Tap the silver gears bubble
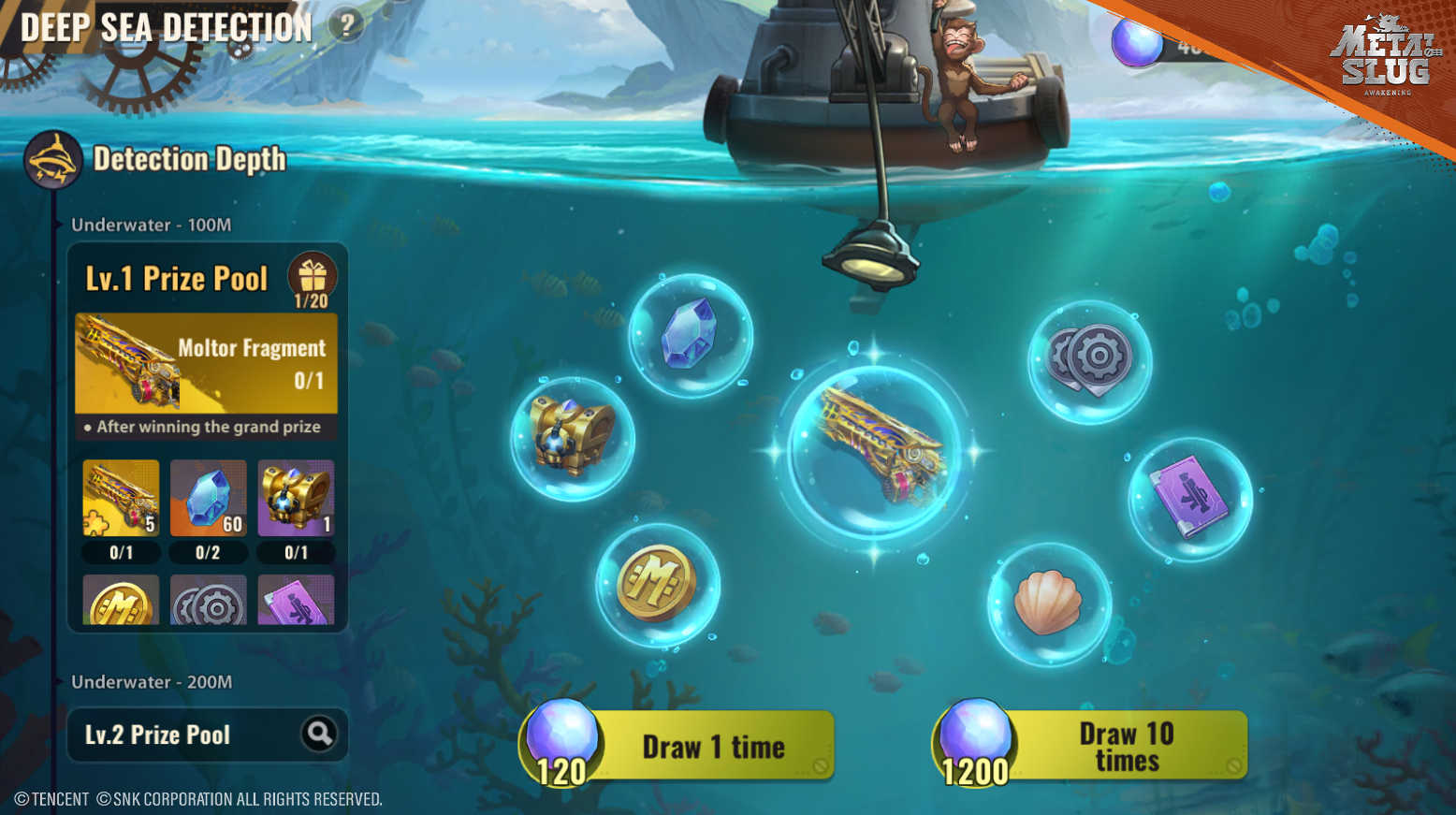1456x815 pixels. (x=1089, y=360)
